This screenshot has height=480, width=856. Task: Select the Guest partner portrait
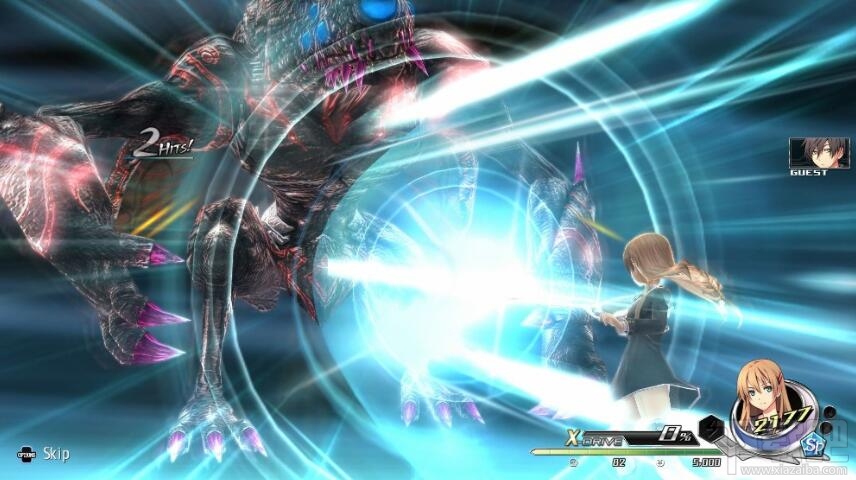[x=811, y=152]
